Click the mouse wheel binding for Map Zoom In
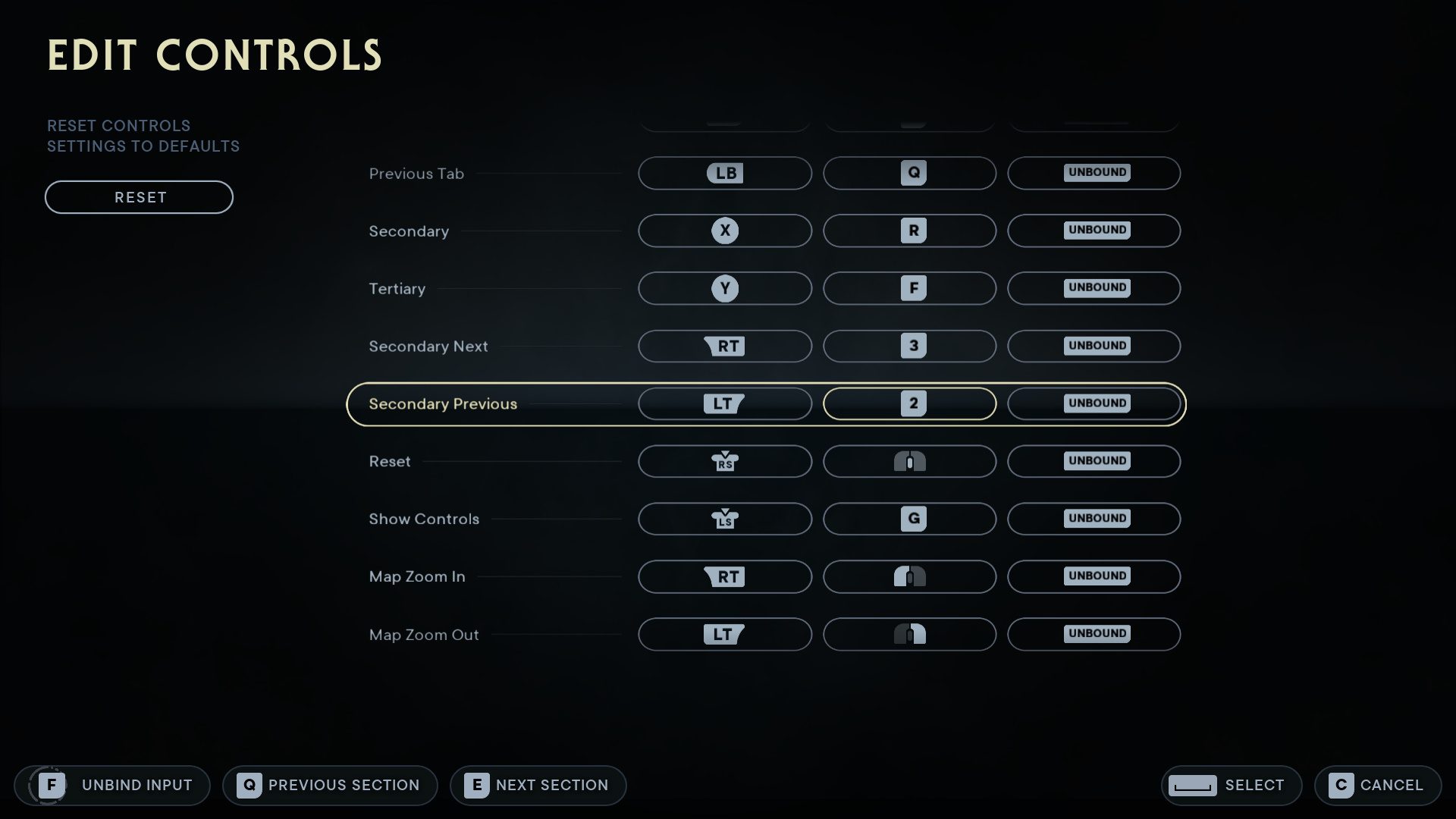The height and width of the screenshot is (819, 1456). click(909, 576)
